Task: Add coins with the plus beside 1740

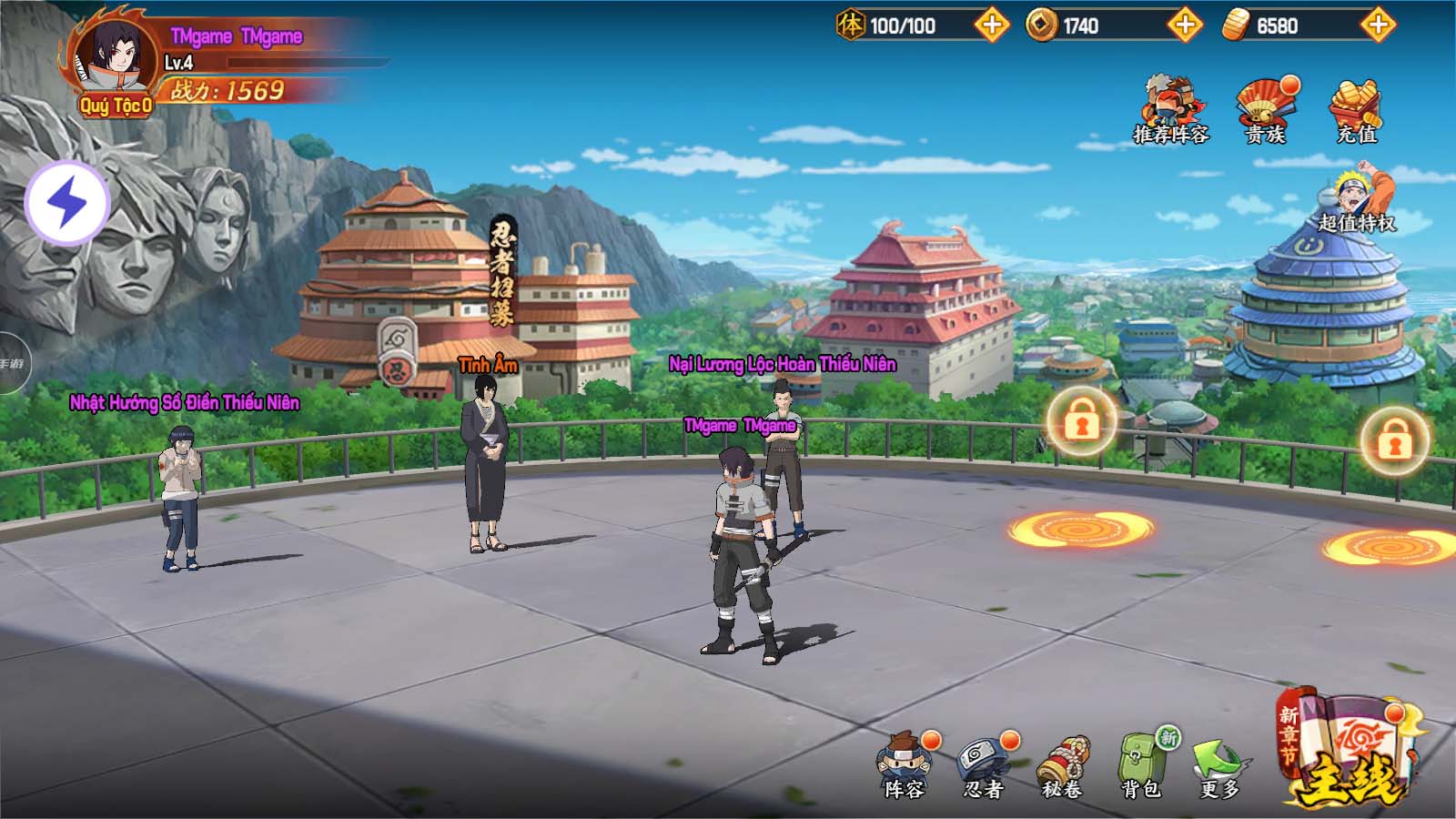Action: click(1184, 25)
